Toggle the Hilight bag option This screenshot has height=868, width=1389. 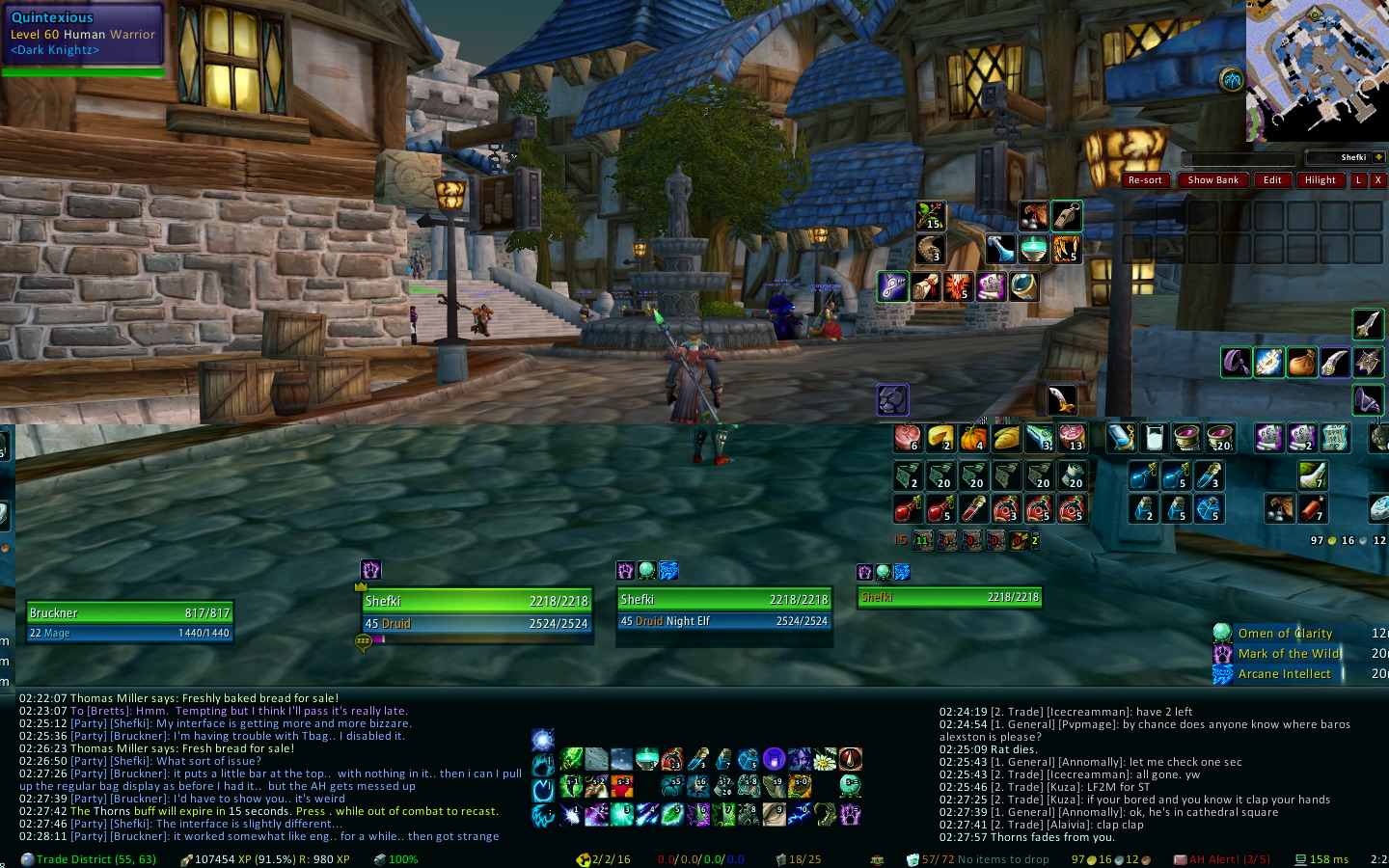(1320, 180)
